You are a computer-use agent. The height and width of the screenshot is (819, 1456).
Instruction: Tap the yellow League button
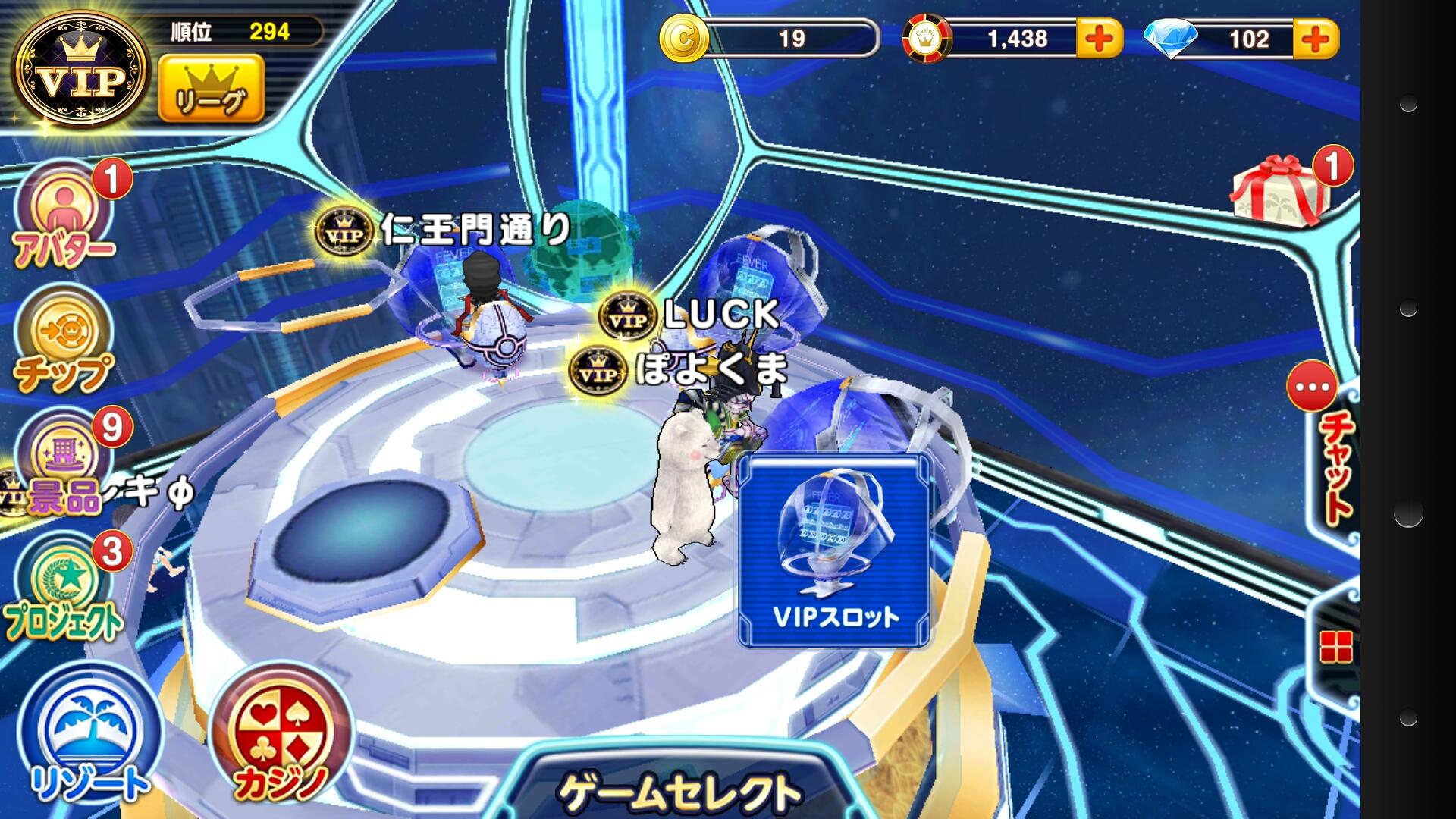212,89
